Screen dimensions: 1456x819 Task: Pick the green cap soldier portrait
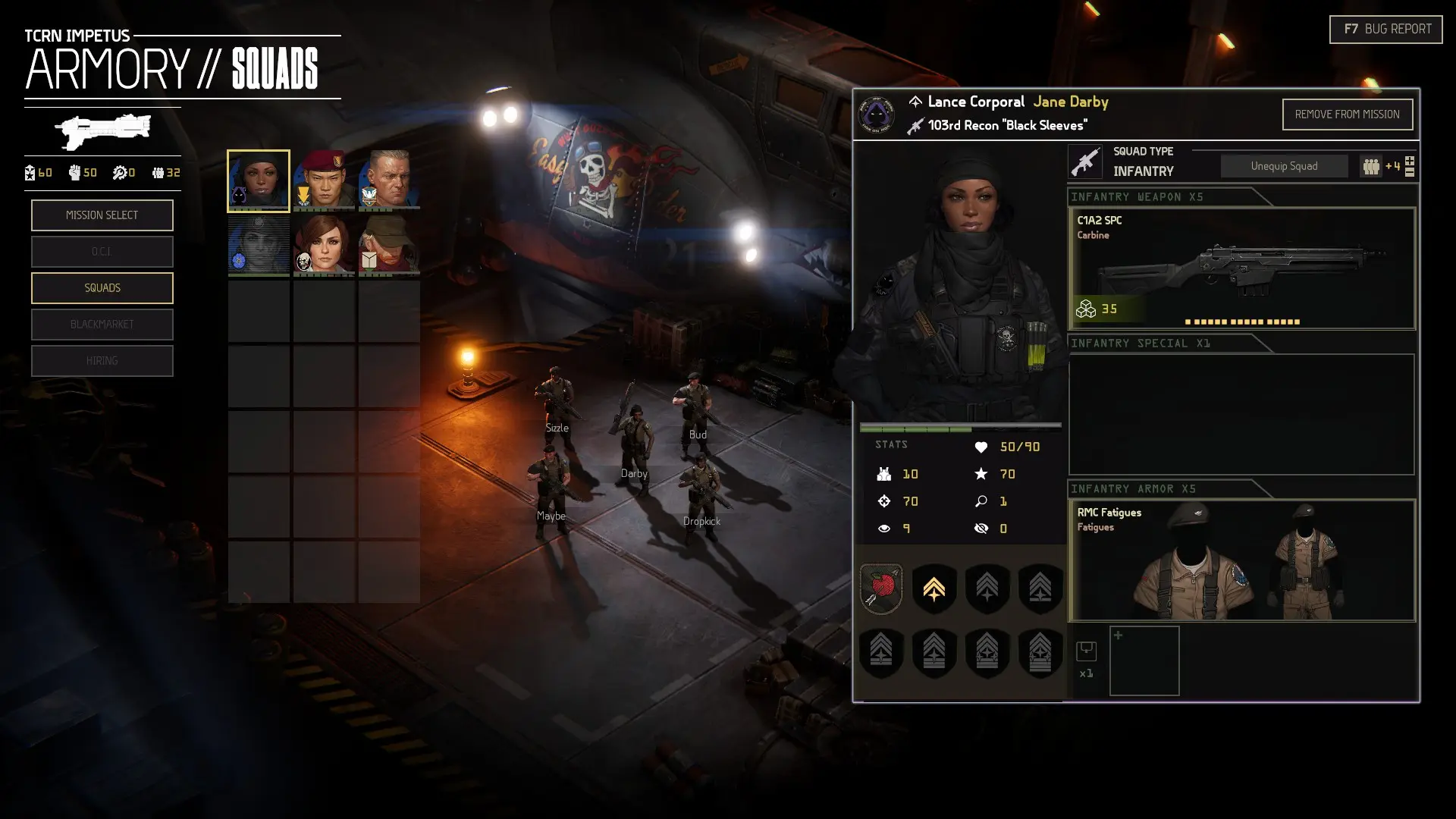389,244
